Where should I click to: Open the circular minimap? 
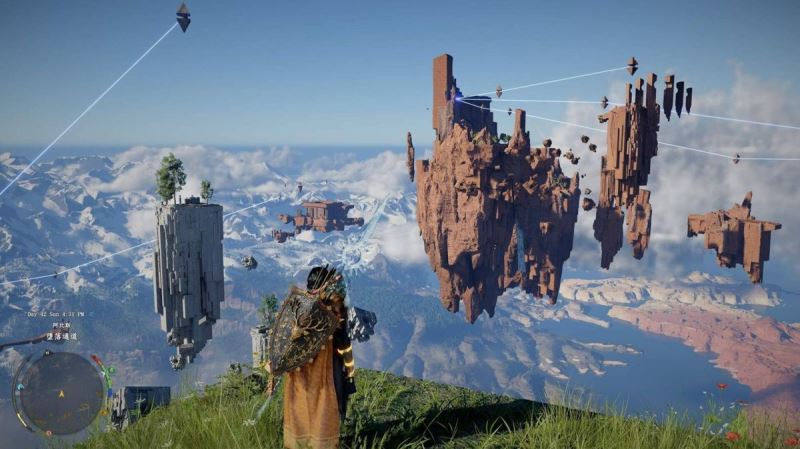[59, 392]
